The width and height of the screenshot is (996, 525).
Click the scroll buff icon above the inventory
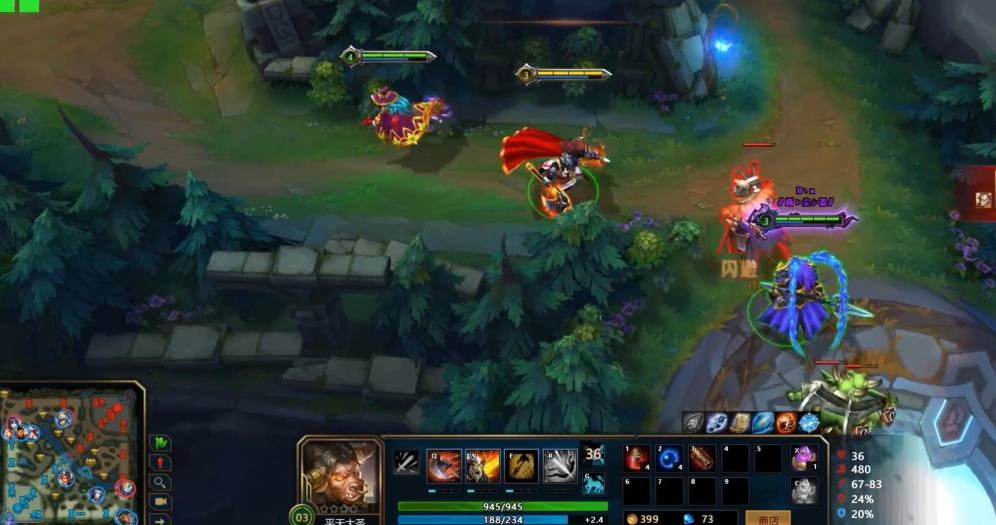[741, 423]
